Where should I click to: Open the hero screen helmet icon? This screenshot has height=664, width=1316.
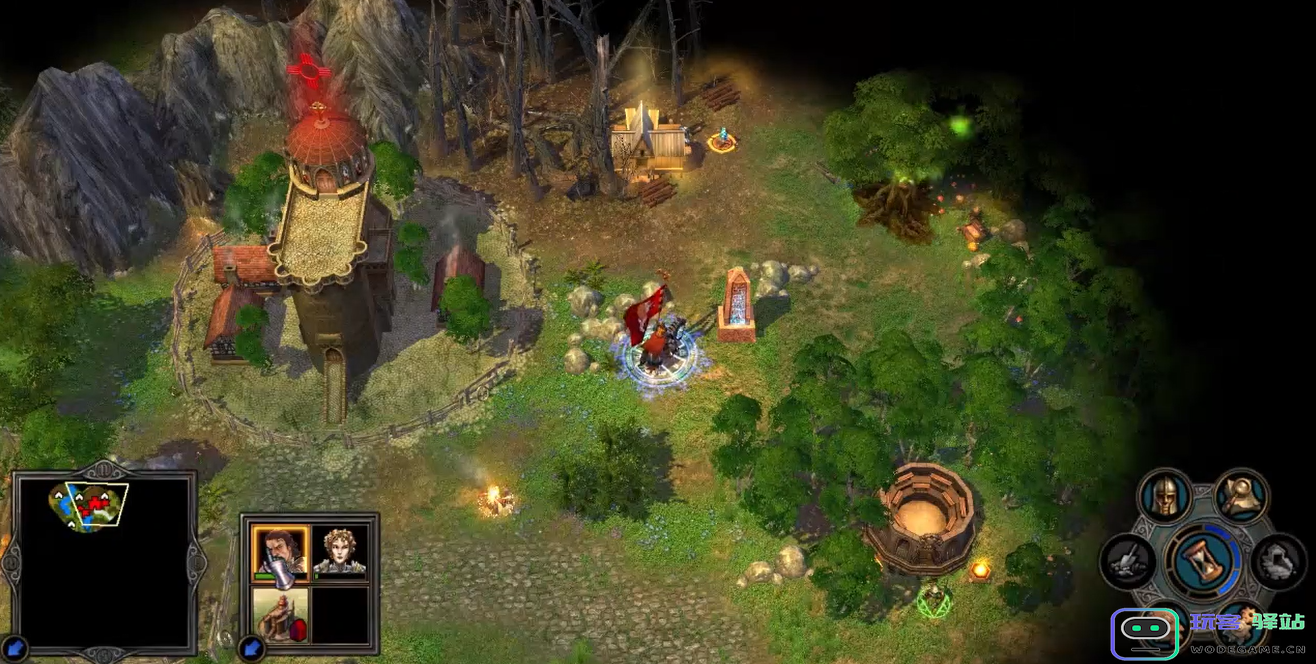[x=1165, y=497]
